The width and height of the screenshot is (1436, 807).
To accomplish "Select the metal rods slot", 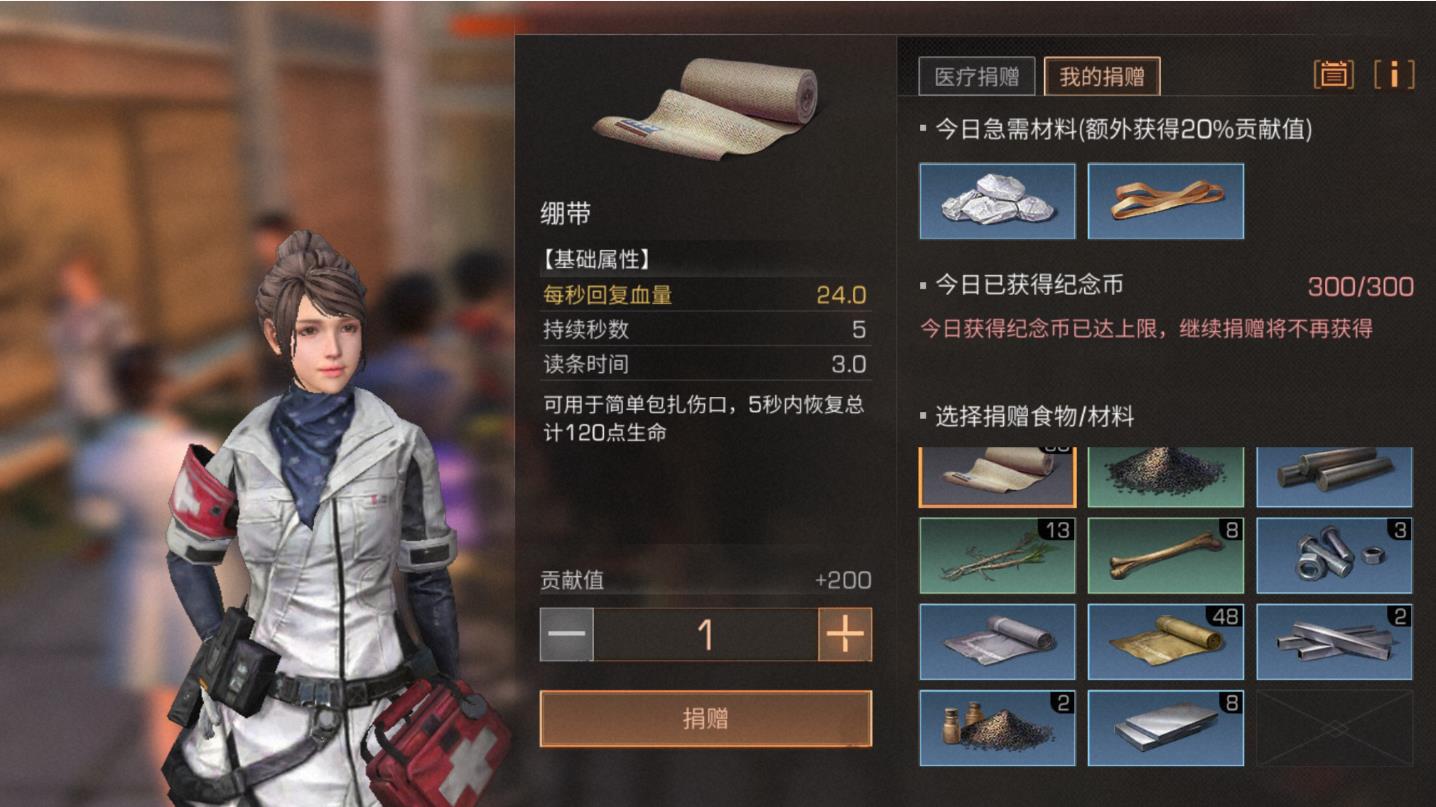I will (x=1334, y=476).
